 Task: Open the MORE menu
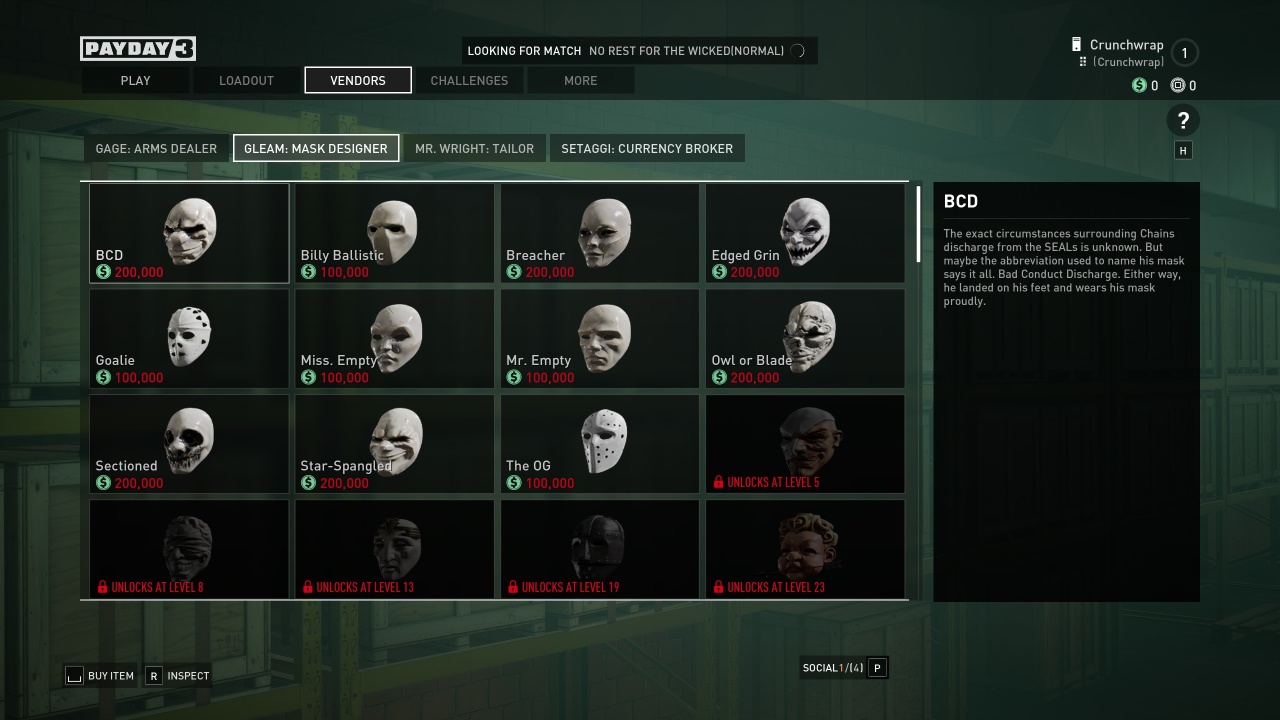pos(580,80)
